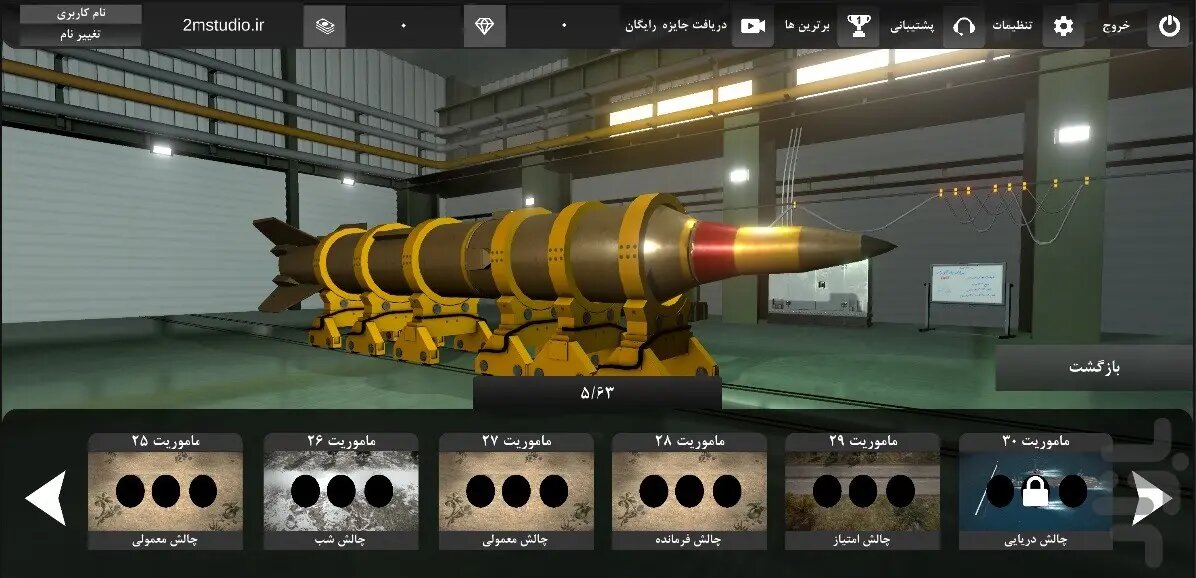Select locked mission 30 sea challenge
The height and width of the screenshot is (578, 1196).
click(1035, 491)
